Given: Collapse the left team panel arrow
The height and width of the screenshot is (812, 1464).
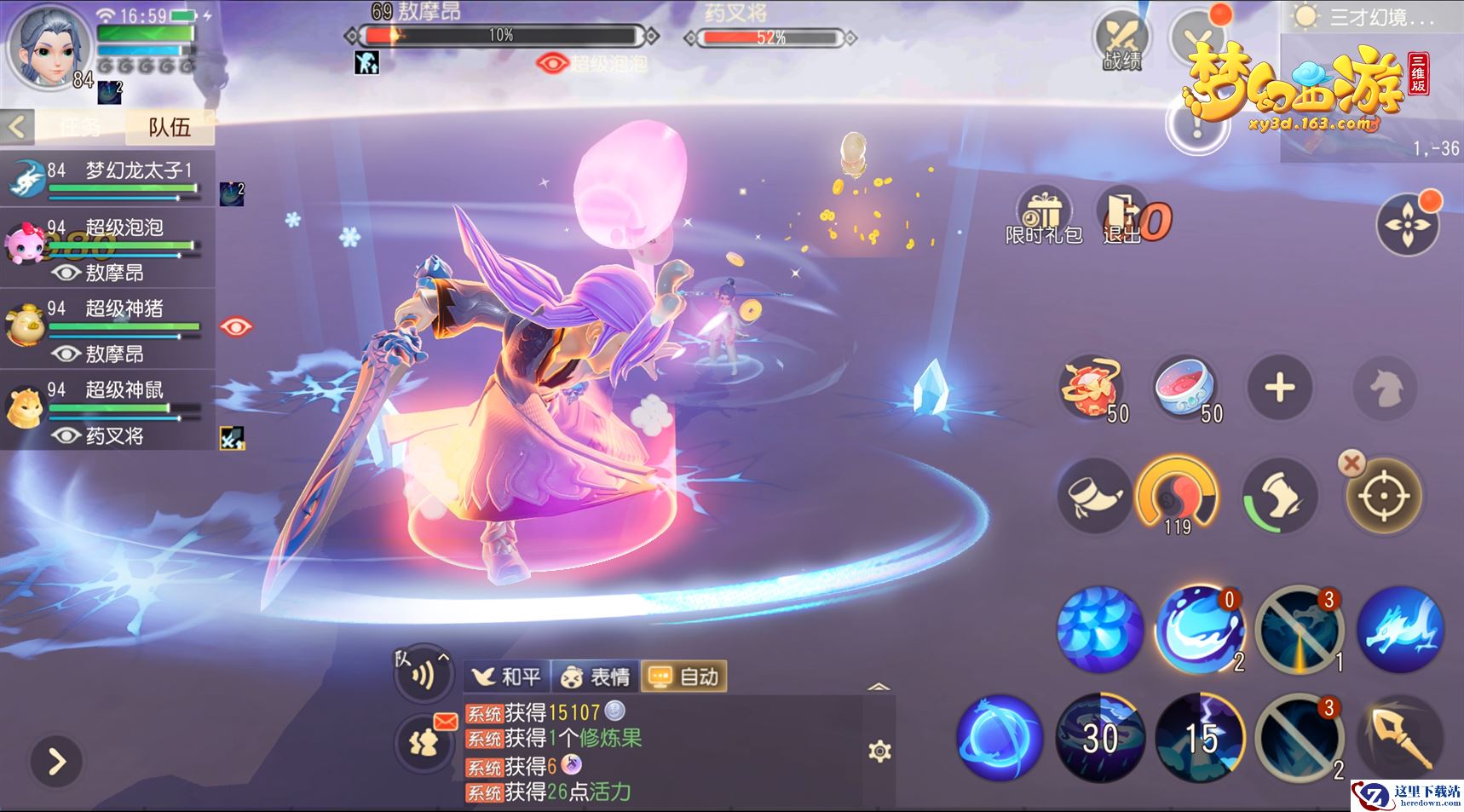Looking at the screenshot, I should (x=17, y=128).
